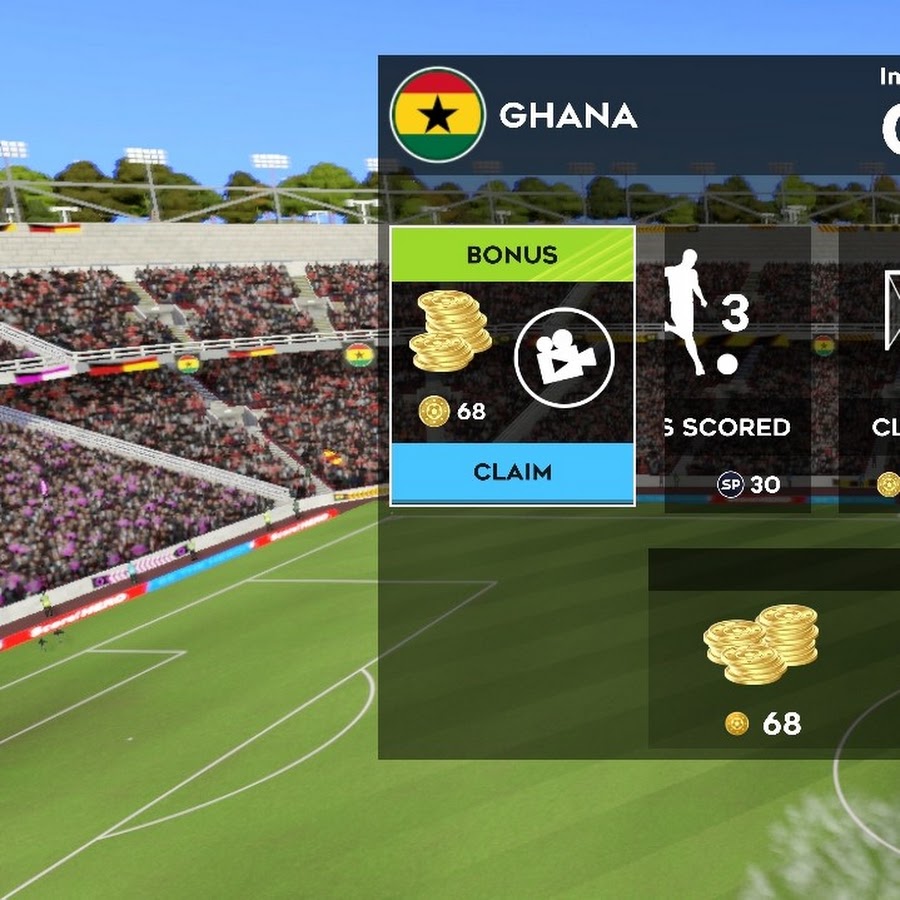Tap the Ghana flag badge
The width and height of the screenshot is (900, 900).
(437, 115)
